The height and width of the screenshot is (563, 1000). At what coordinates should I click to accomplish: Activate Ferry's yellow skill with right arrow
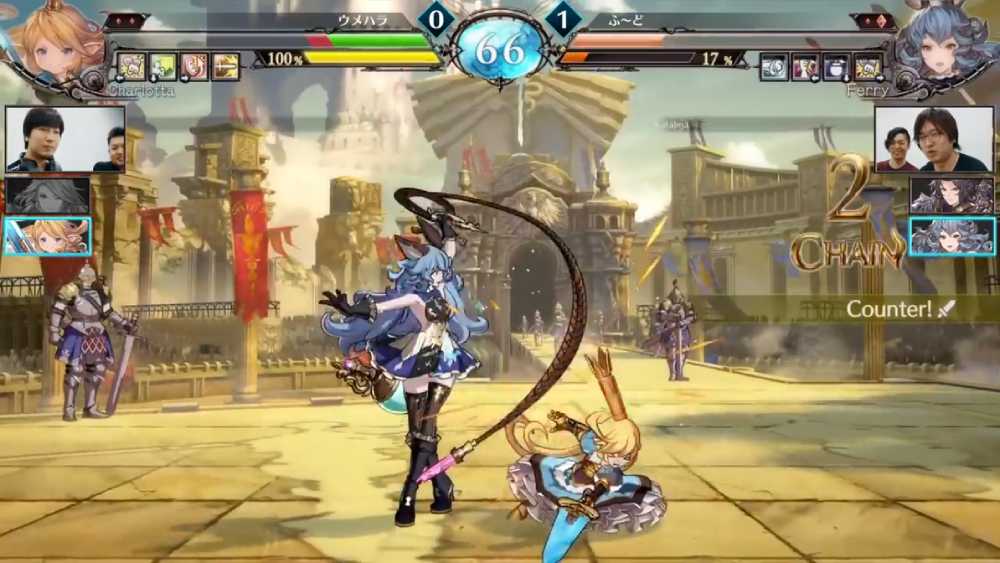tap(867, 66)
